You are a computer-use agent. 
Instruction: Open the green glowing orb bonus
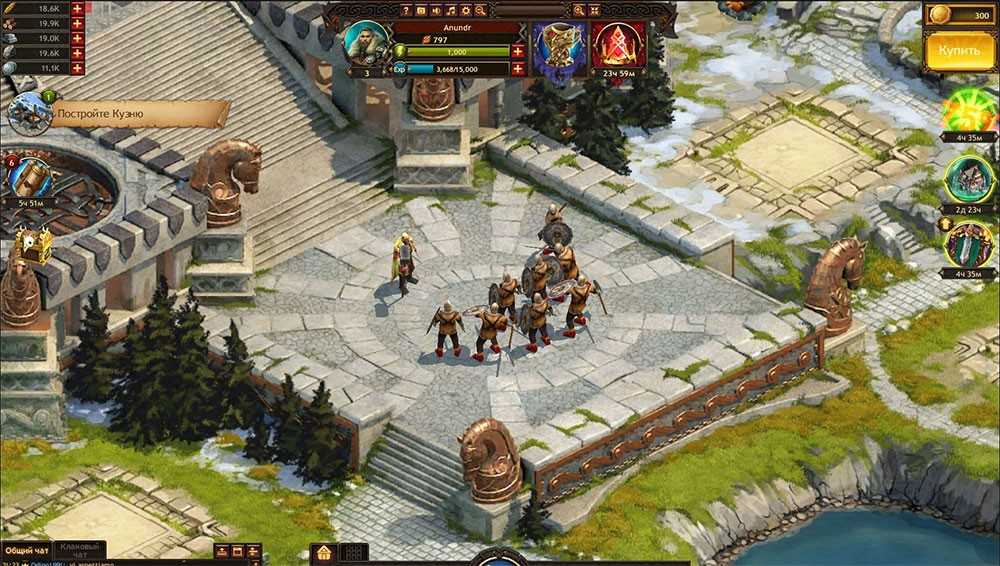click(968, 110)
